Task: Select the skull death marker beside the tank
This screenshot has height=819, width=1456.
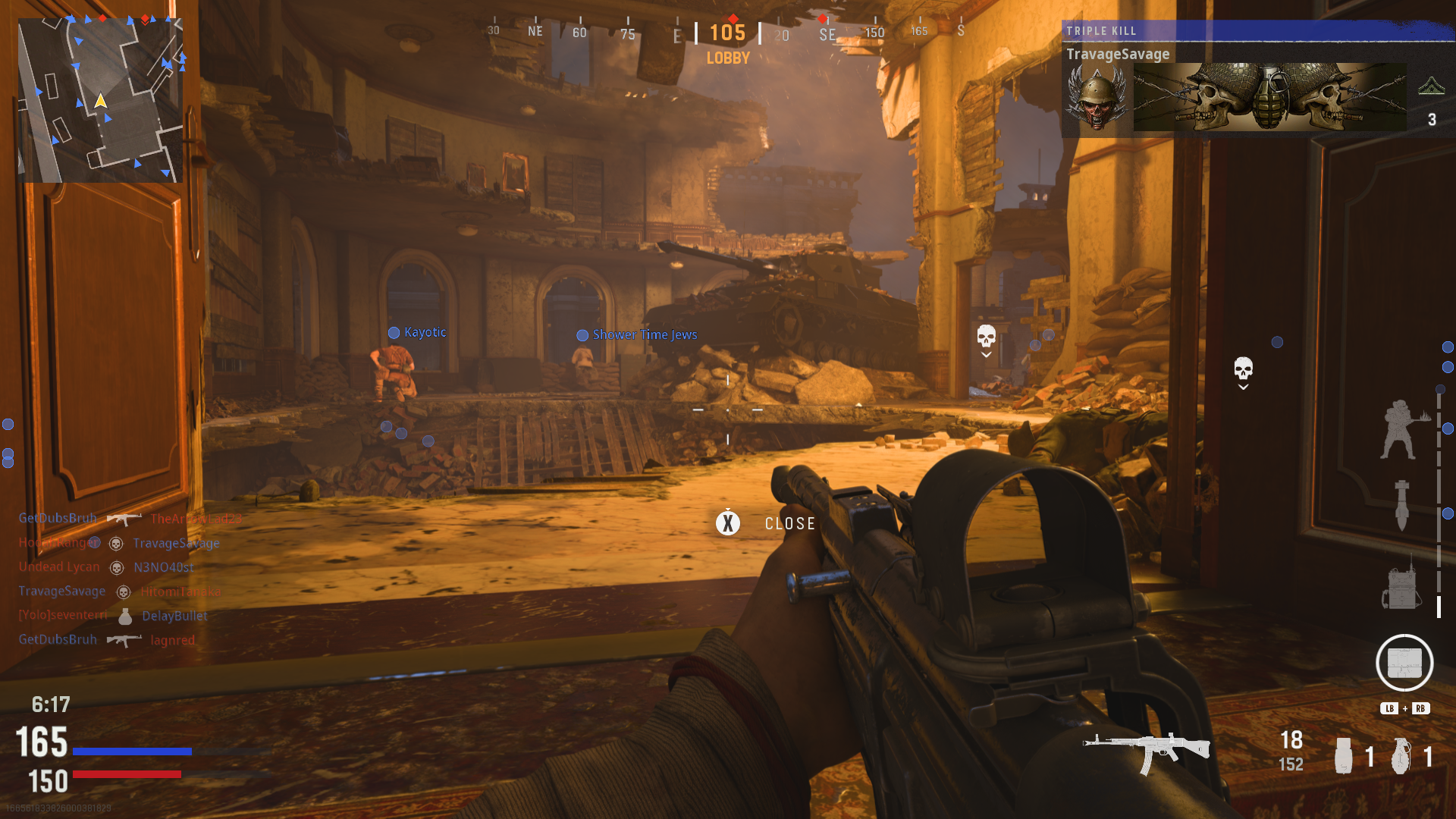Action: tap(986, 336)
